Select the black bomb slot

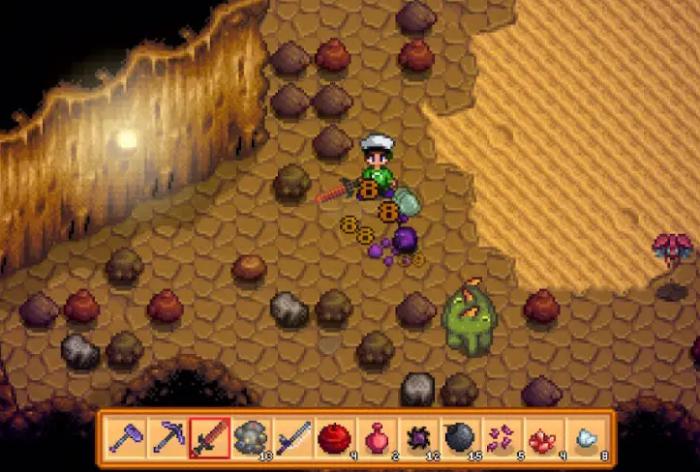pos(461,438)
